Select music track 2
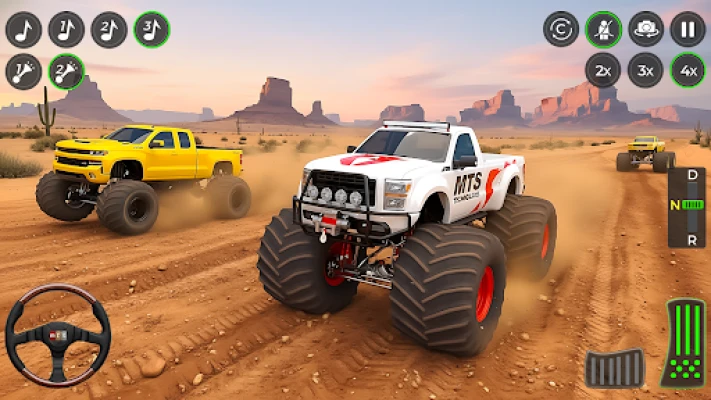The height and width of the screenshot is (400, 711). click(109, 29)
